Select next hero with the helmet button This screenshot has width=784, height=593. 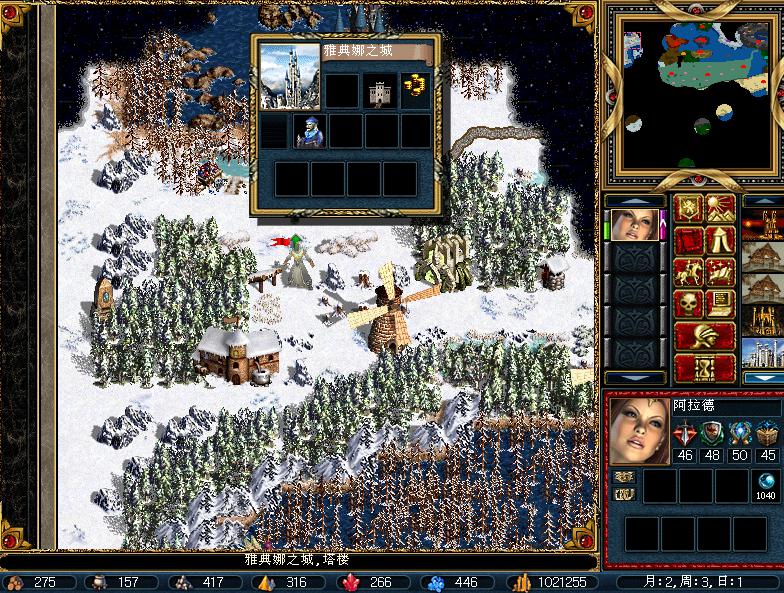[x=705, y=335]
